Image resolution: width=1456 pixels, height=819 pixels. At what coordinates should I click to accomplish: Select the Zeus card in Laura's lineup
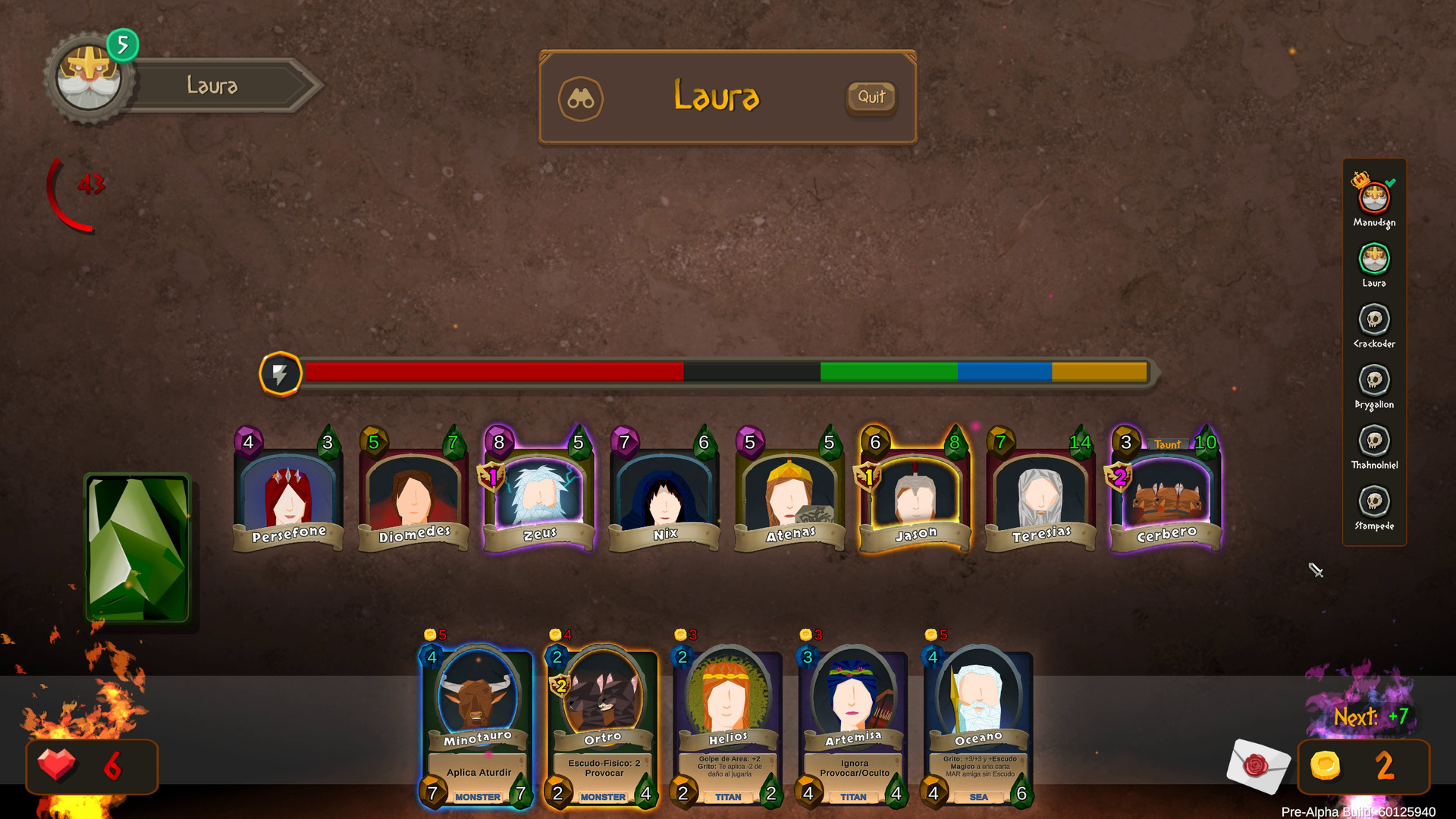pos(538,493)
